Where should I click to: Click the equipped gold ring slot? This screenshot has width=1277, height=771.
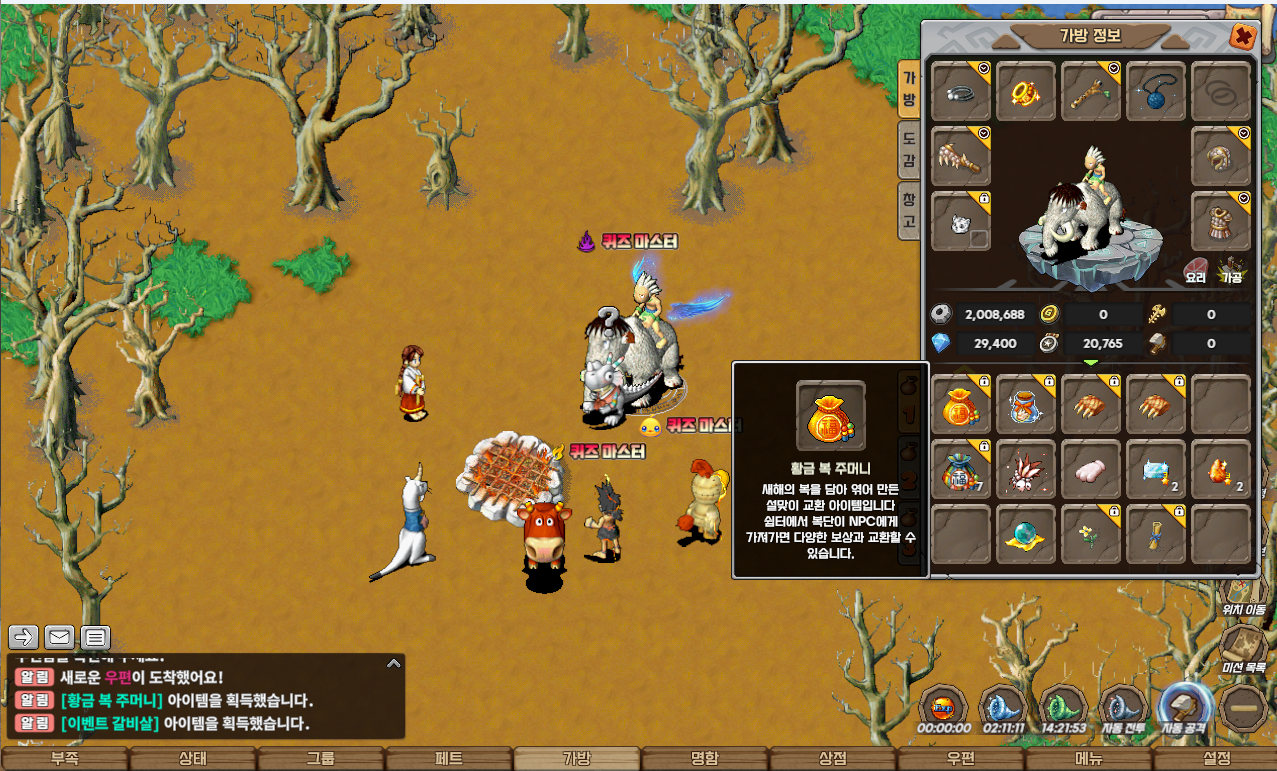point(1026,92)
